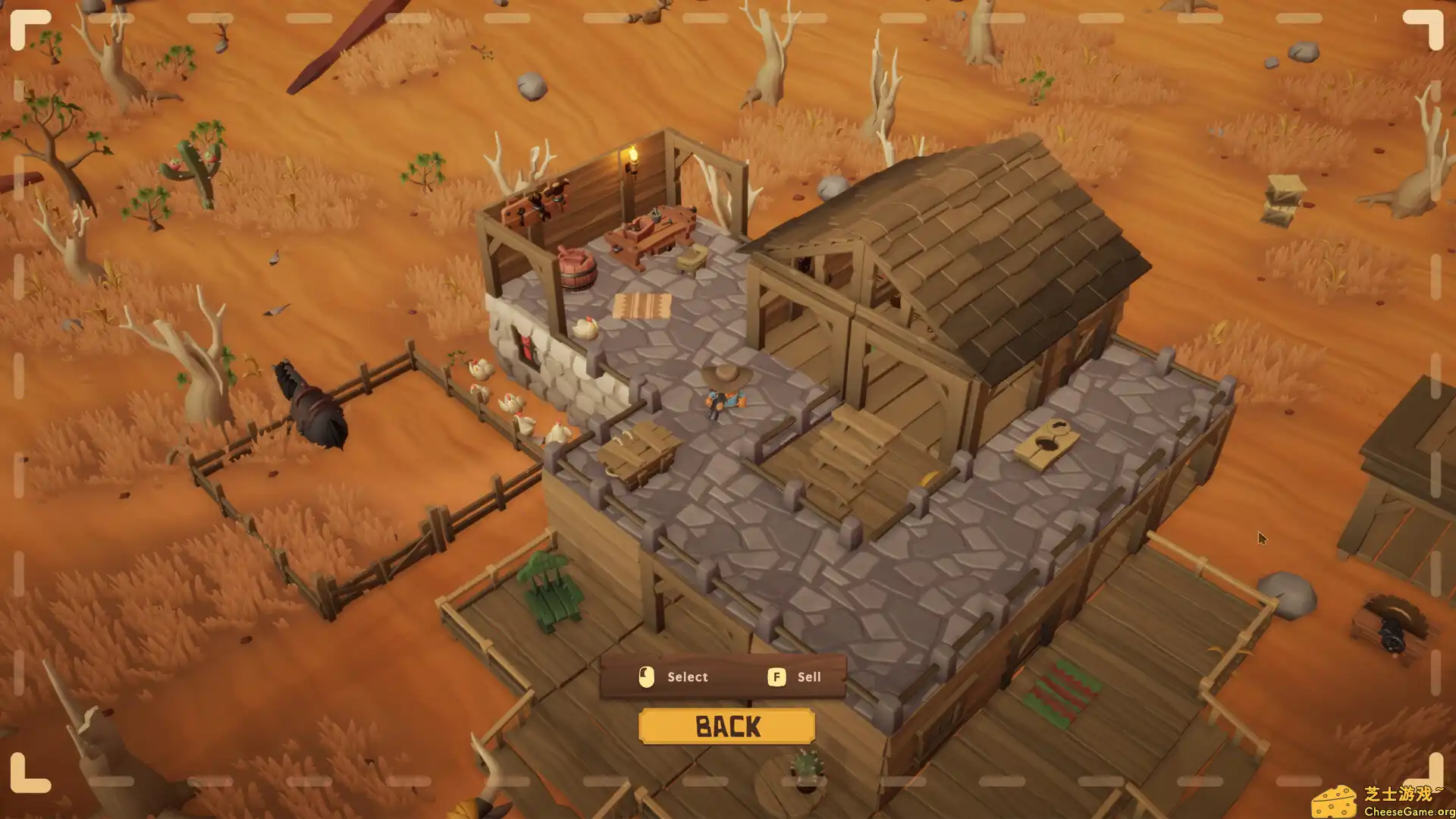Click the F key icon beside Sell
Viewport: 1456px width, 819px height.
pos(776,676)
